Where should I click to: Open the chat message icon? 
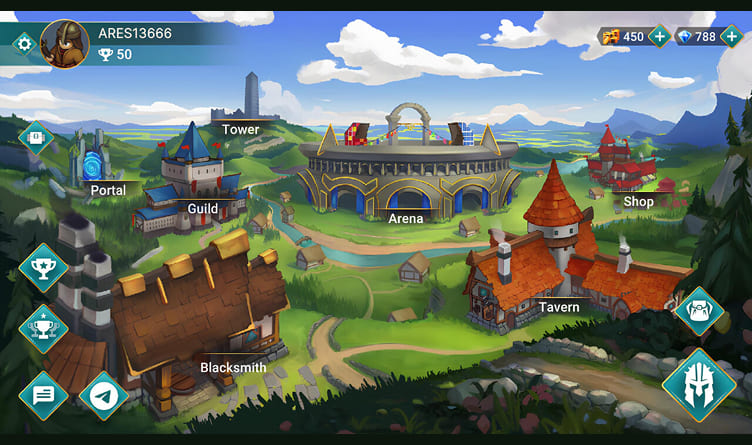tap(43, 396)
